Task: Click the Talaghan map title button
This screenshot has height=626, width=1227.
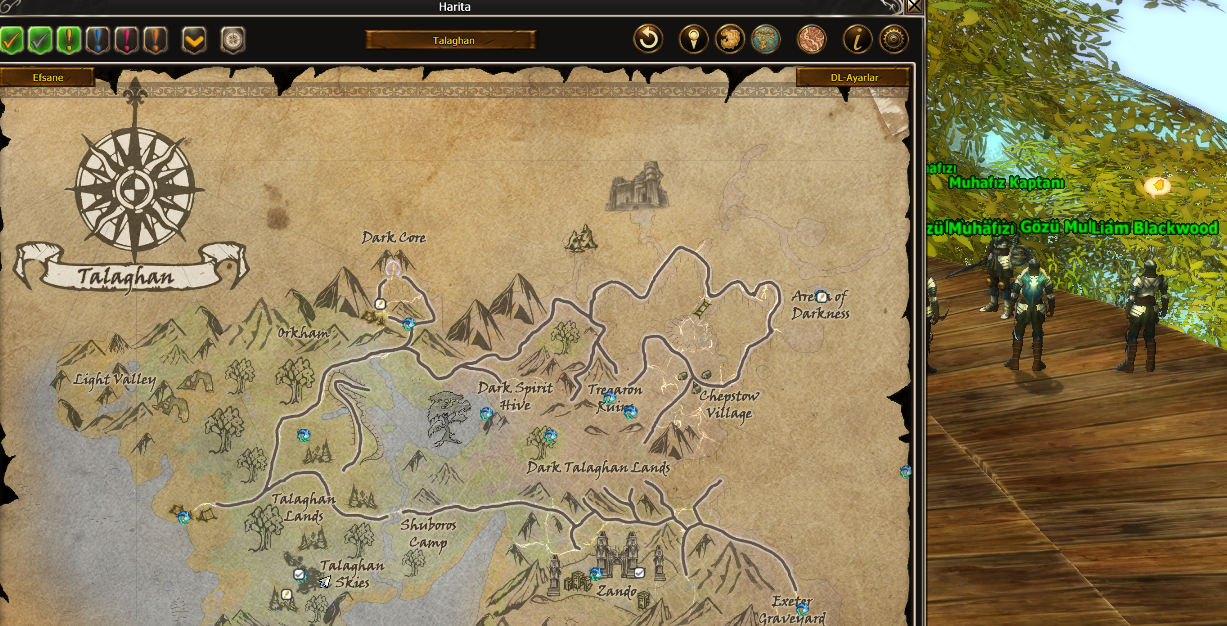Action: (451, 40)
